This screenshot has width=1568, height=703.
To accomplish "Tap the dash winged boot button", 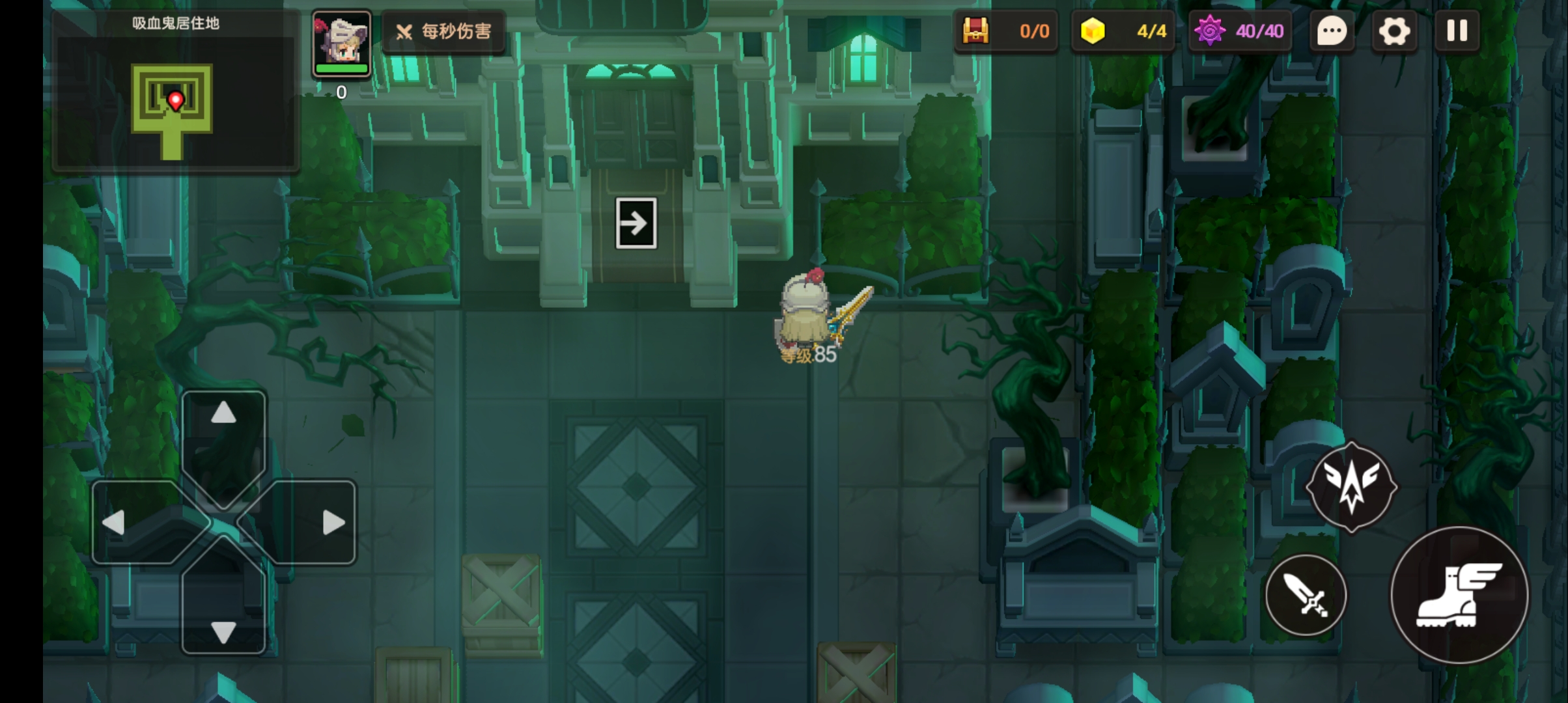I will click(x=1459, y=596).
